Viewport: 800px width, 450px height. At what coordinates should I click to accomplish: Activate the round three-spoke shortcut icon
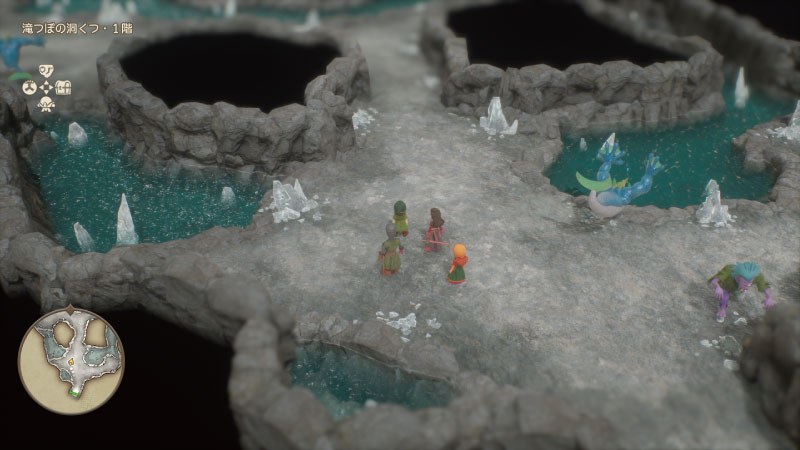[29, 87]
